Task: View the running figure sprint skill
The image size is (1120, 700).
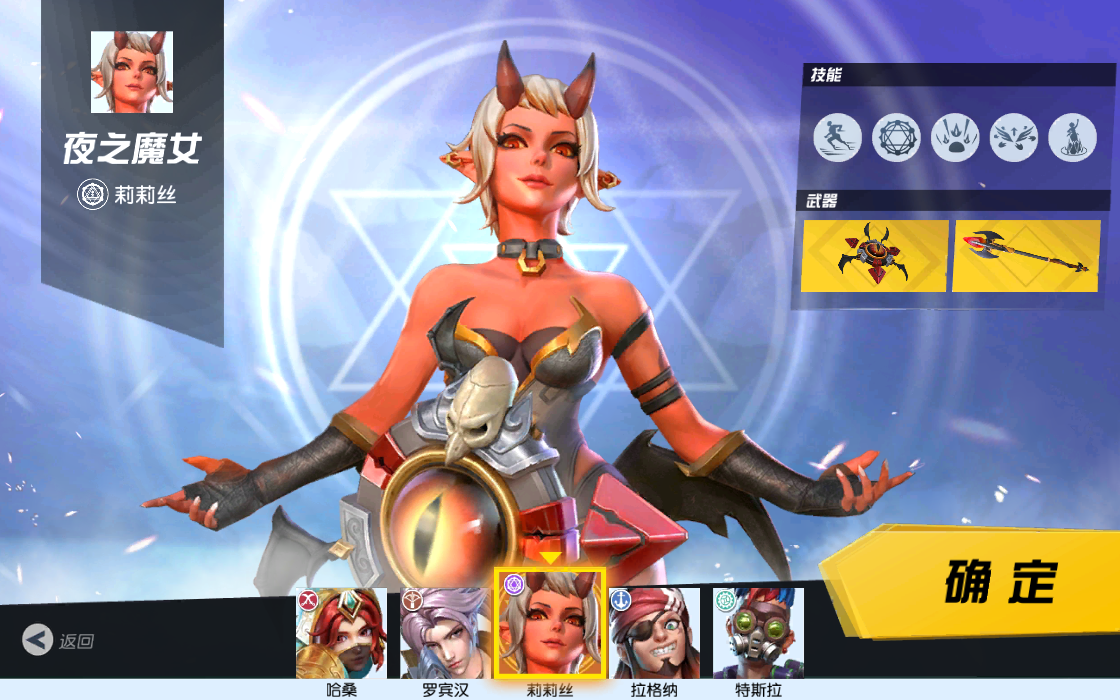Action: point(837,137)
